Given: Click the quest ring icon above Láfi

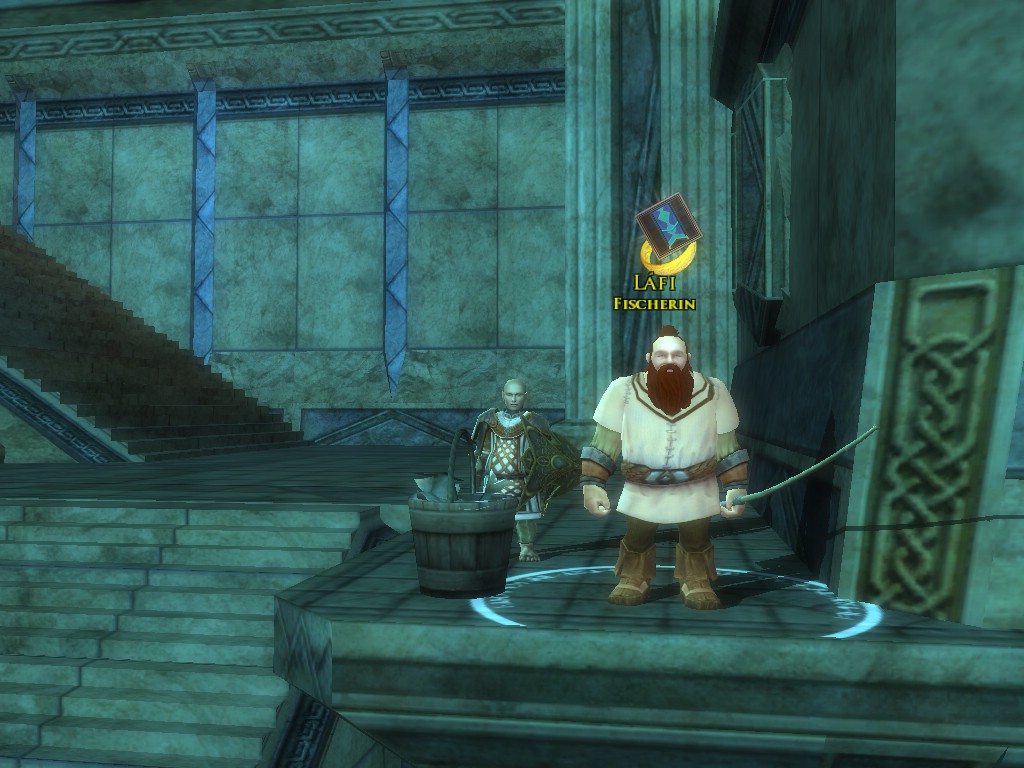Looking at the screenshot, I should (x=665, y=240).
